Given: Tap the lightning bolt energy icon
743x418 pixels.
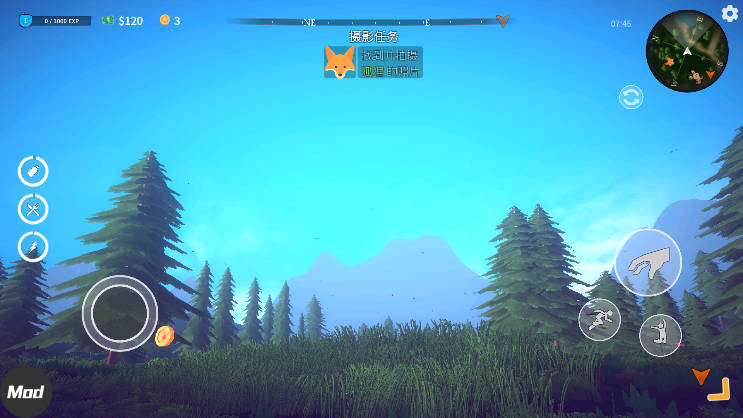Looking at the screenshot, I should point(33,246).
